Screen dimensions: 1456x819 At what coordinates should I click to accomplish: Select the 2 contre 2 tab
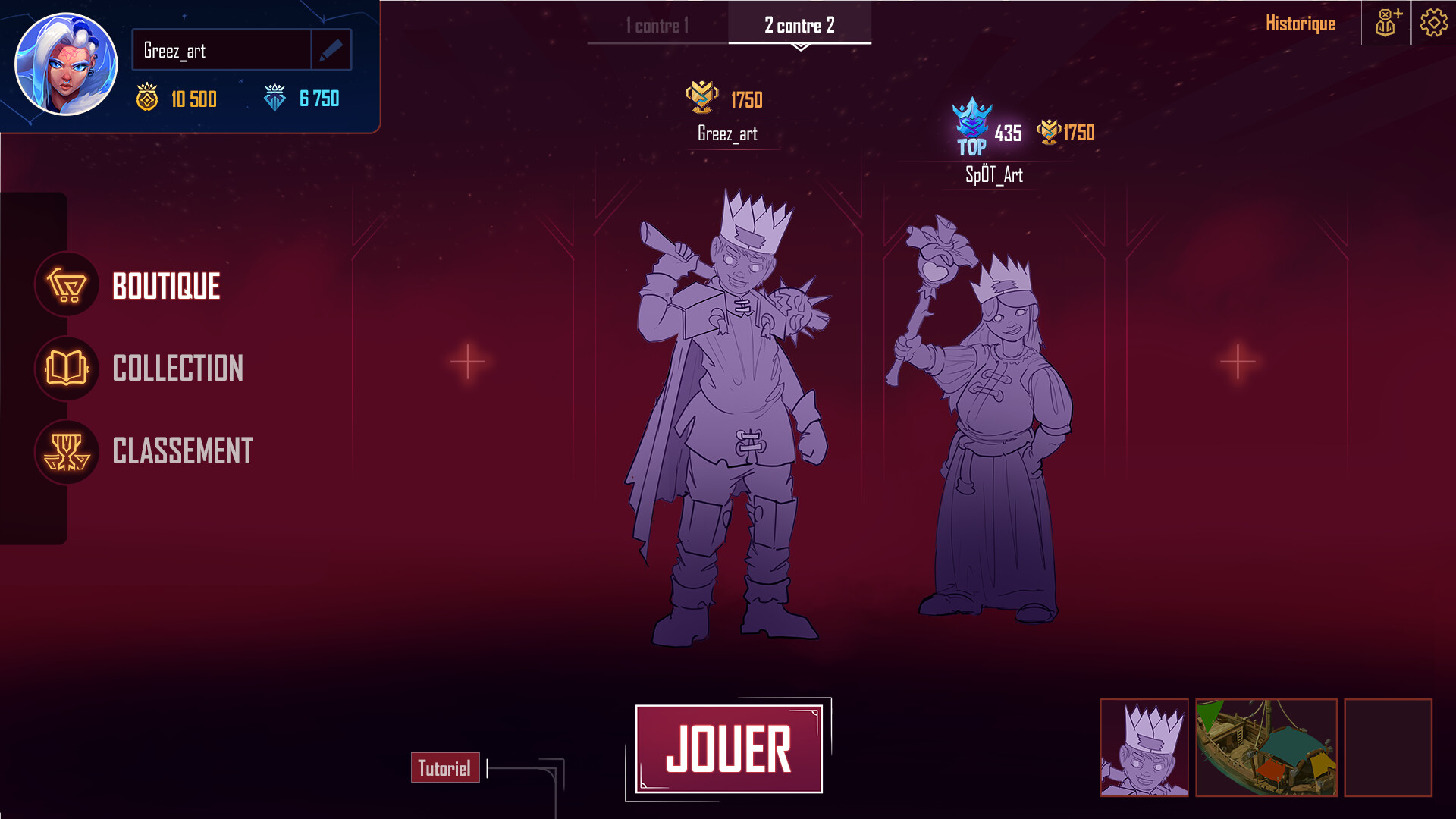click(799, 24)
